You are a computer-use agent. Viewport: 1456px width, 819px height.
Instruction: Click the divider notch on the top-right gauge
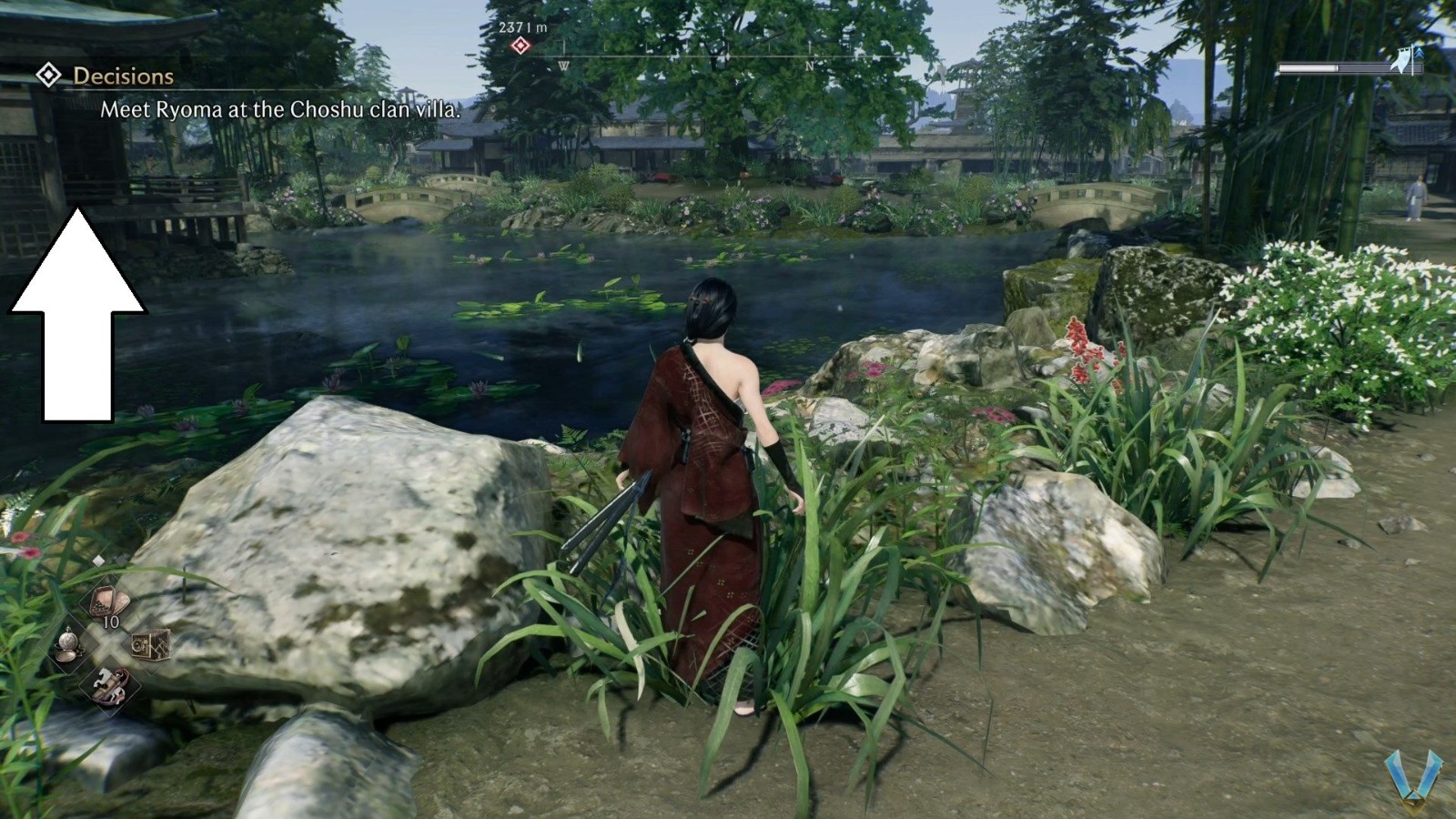[1338, 67]
